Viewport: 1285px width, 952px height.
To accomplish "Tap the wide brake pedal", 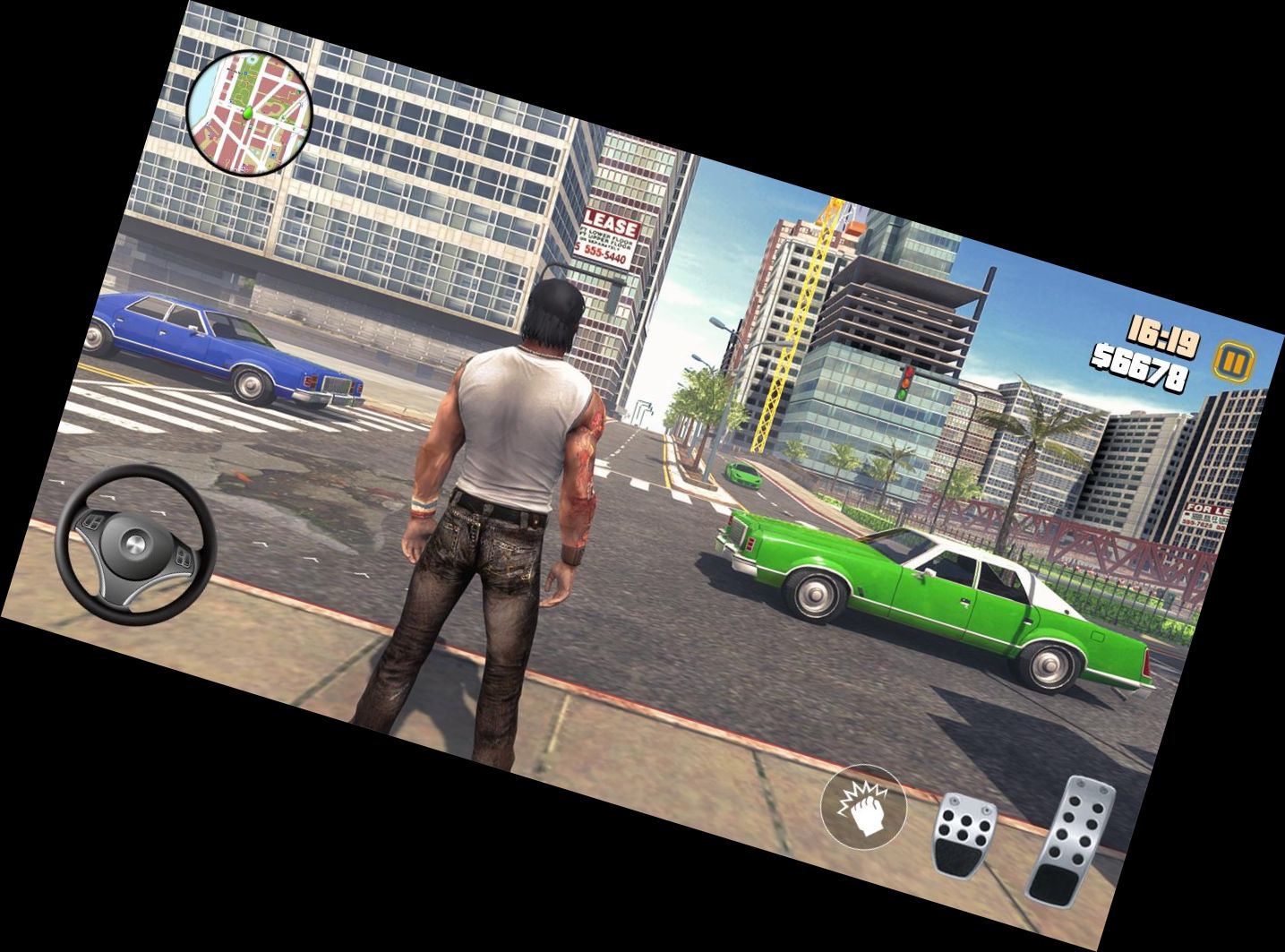I will [964, 834].
